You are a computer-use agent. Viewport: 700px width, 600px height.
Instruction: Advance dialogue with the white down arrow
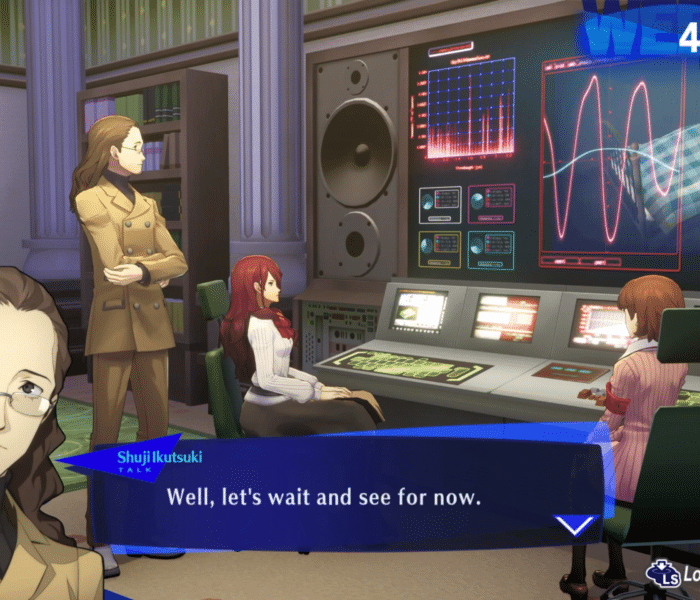click(x=575, y=523)
